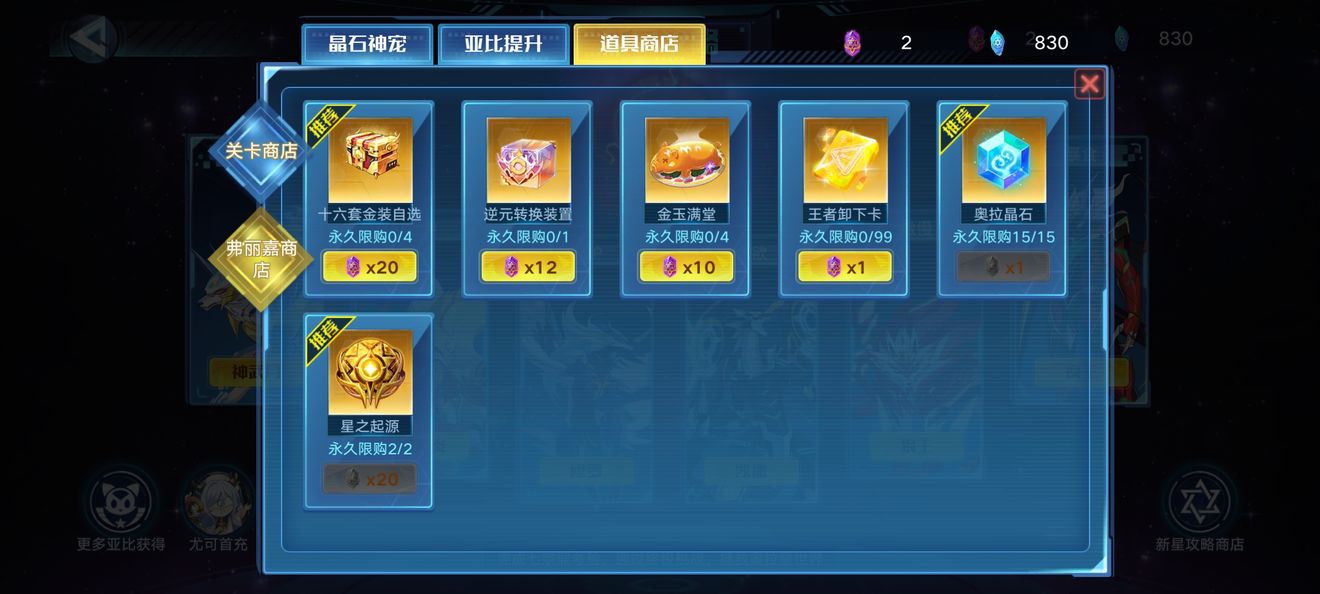Close the shop panel with the red X

click(1089, 84)
